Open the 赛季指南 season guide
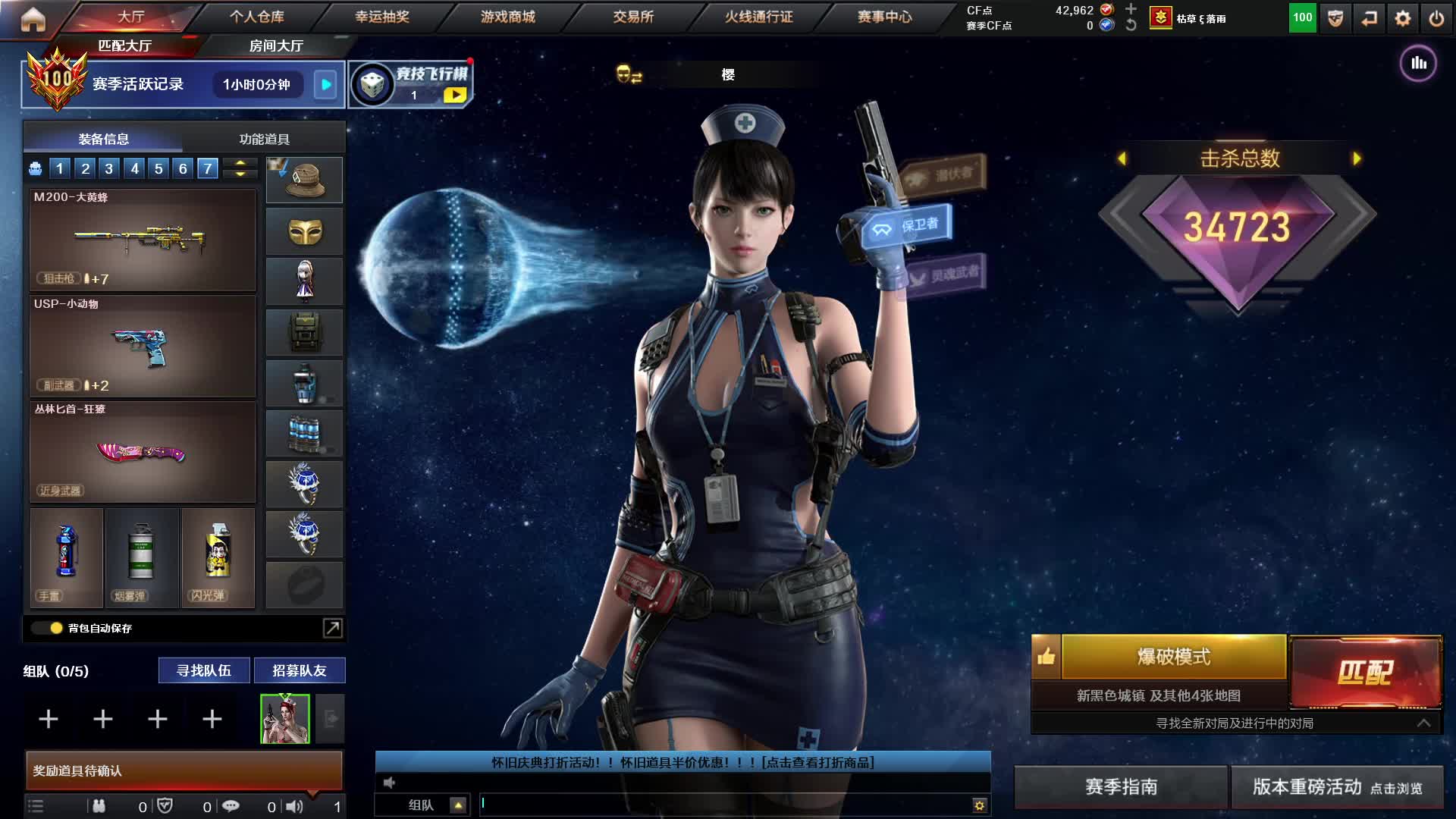 [1121, 787]
